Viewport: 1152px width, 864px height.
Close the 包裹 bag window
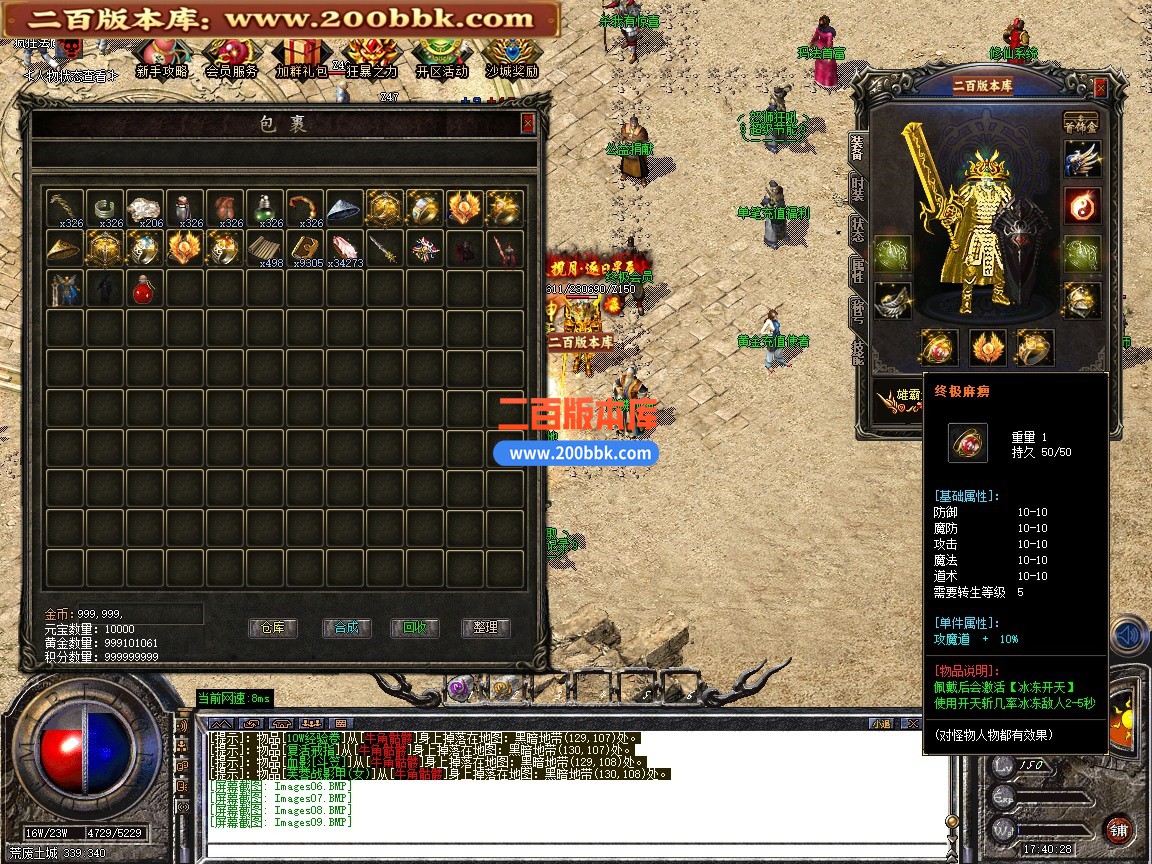click(528, 123)
